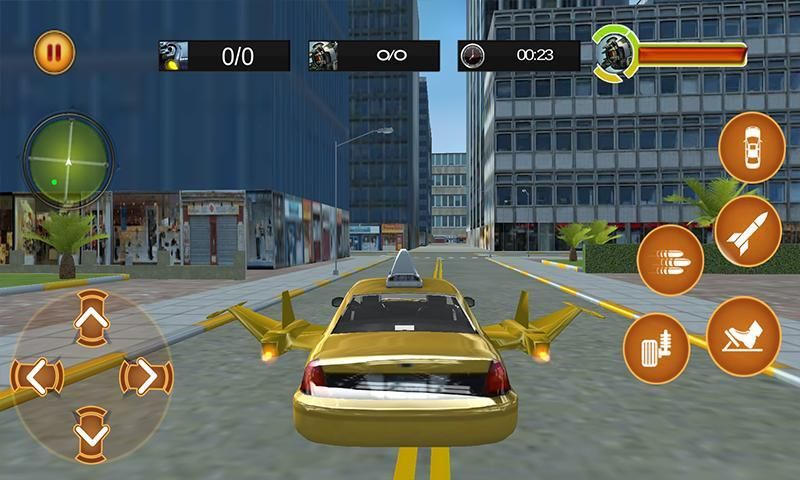Accelerate using the foot-on-gas pedal button
The height and width of the screenshot is (480, 800).
coord(743,336)
